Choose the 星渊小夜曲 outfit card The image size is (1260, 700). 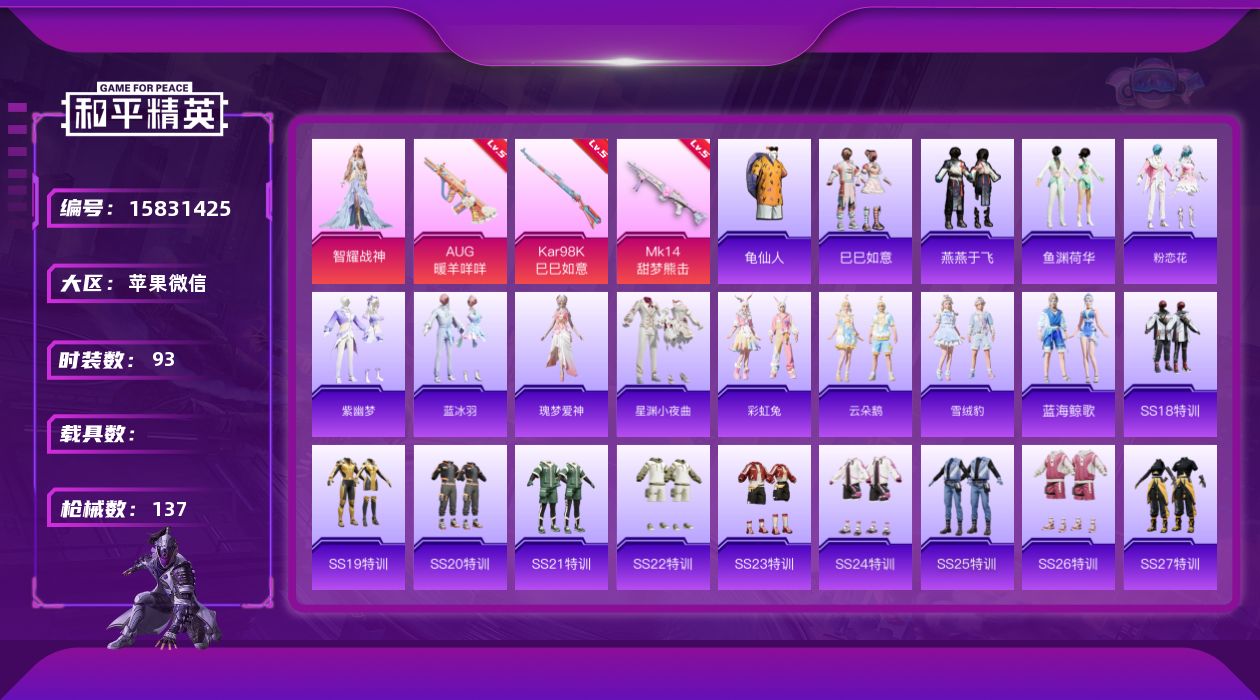point(663,364)
